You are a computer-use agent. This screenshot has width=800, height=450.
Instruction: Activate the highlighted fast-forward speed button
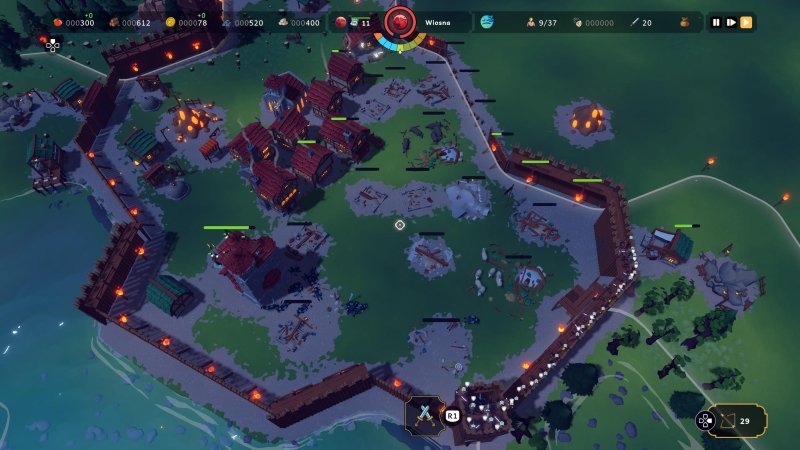746,22
